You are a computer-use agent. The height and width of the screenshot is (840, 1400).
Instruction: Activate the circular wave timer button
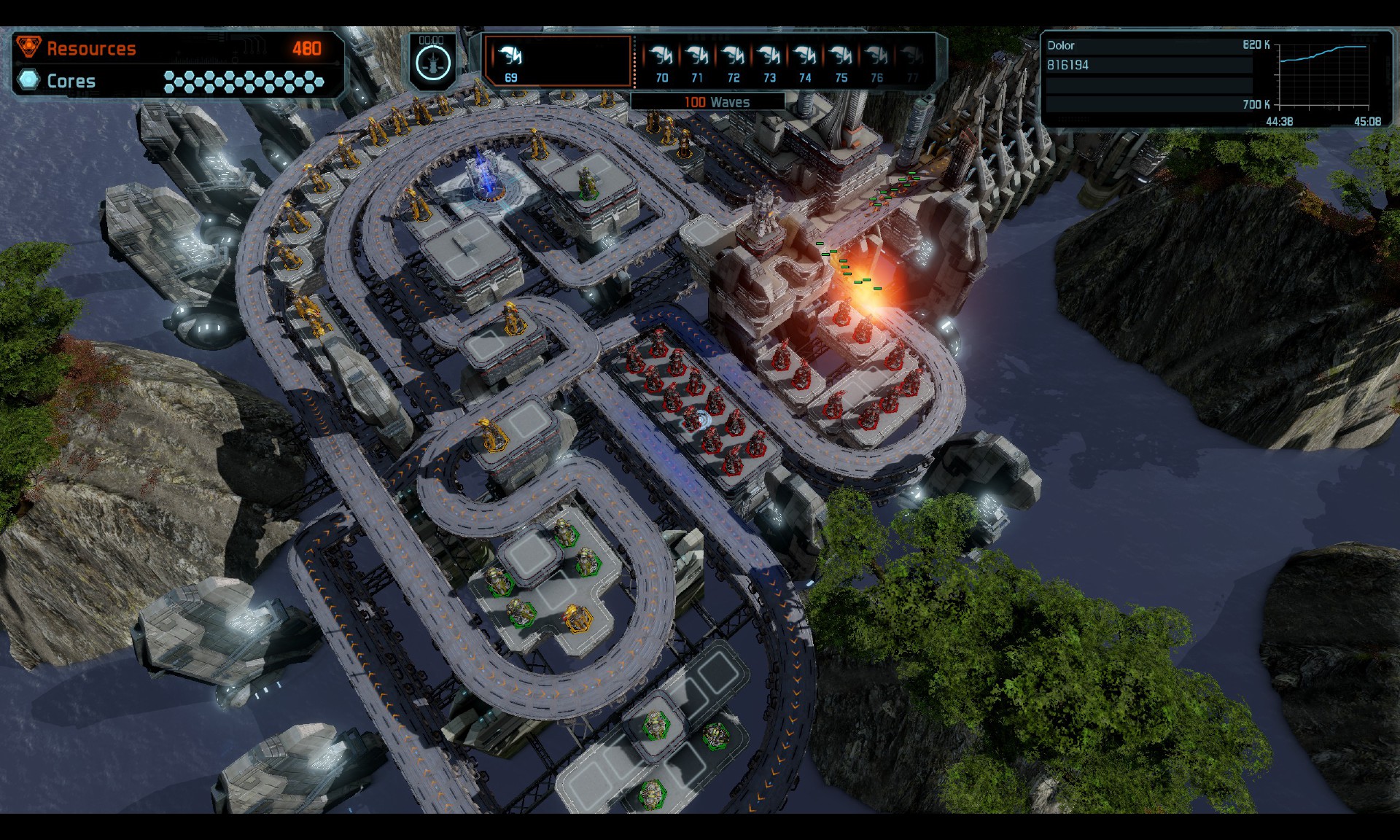point(432,63)
